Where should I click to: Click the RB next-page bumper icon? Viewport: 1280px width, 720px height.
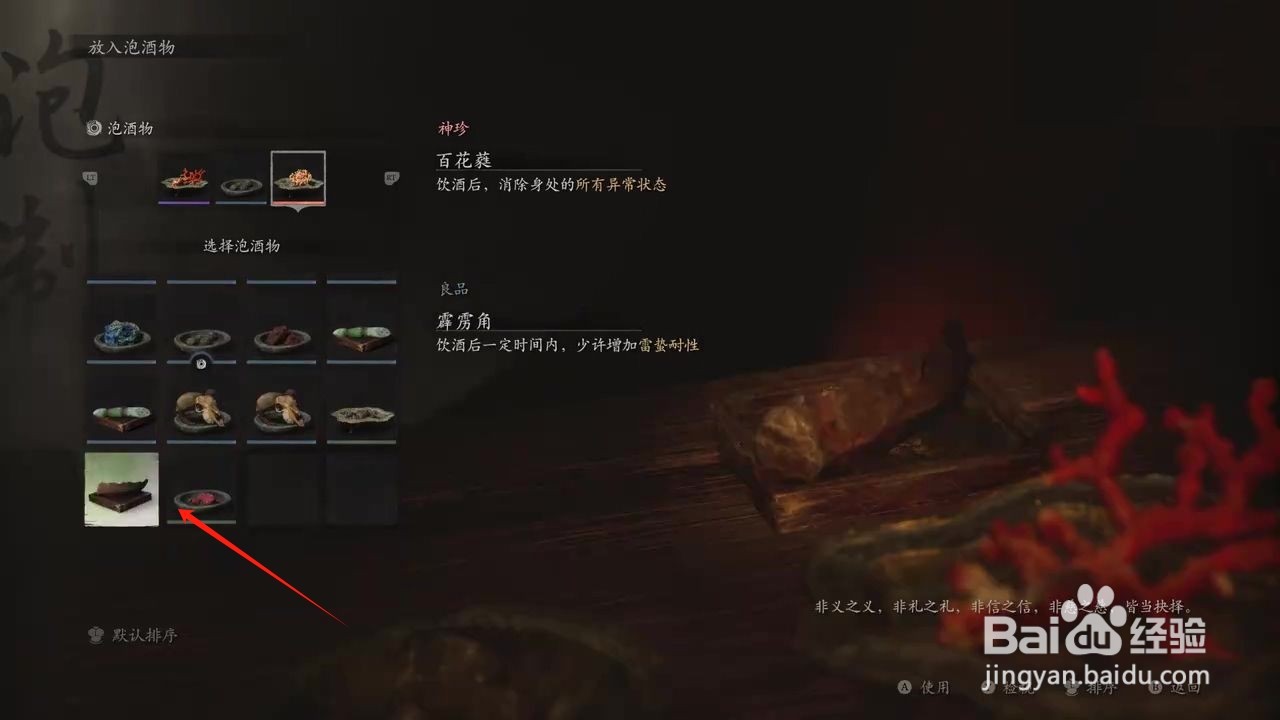pyautogui.click(x=390, y=177)
